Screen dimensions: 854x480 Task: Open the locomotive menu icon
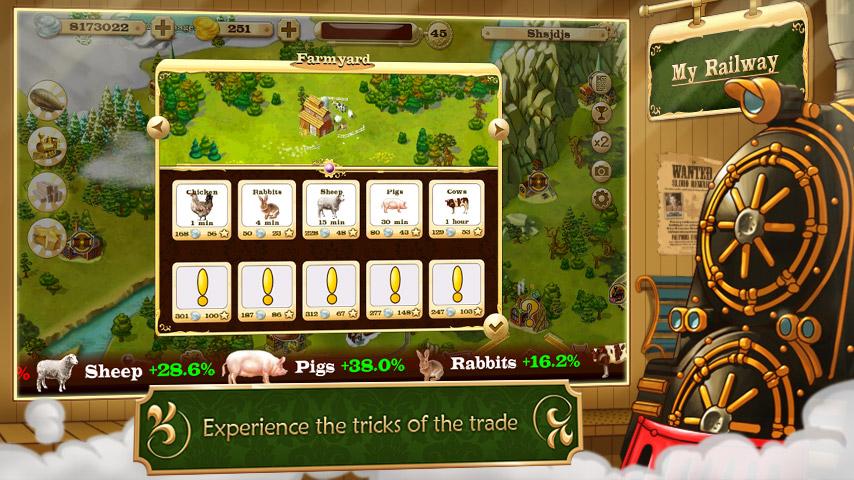[x=48, y=146]
